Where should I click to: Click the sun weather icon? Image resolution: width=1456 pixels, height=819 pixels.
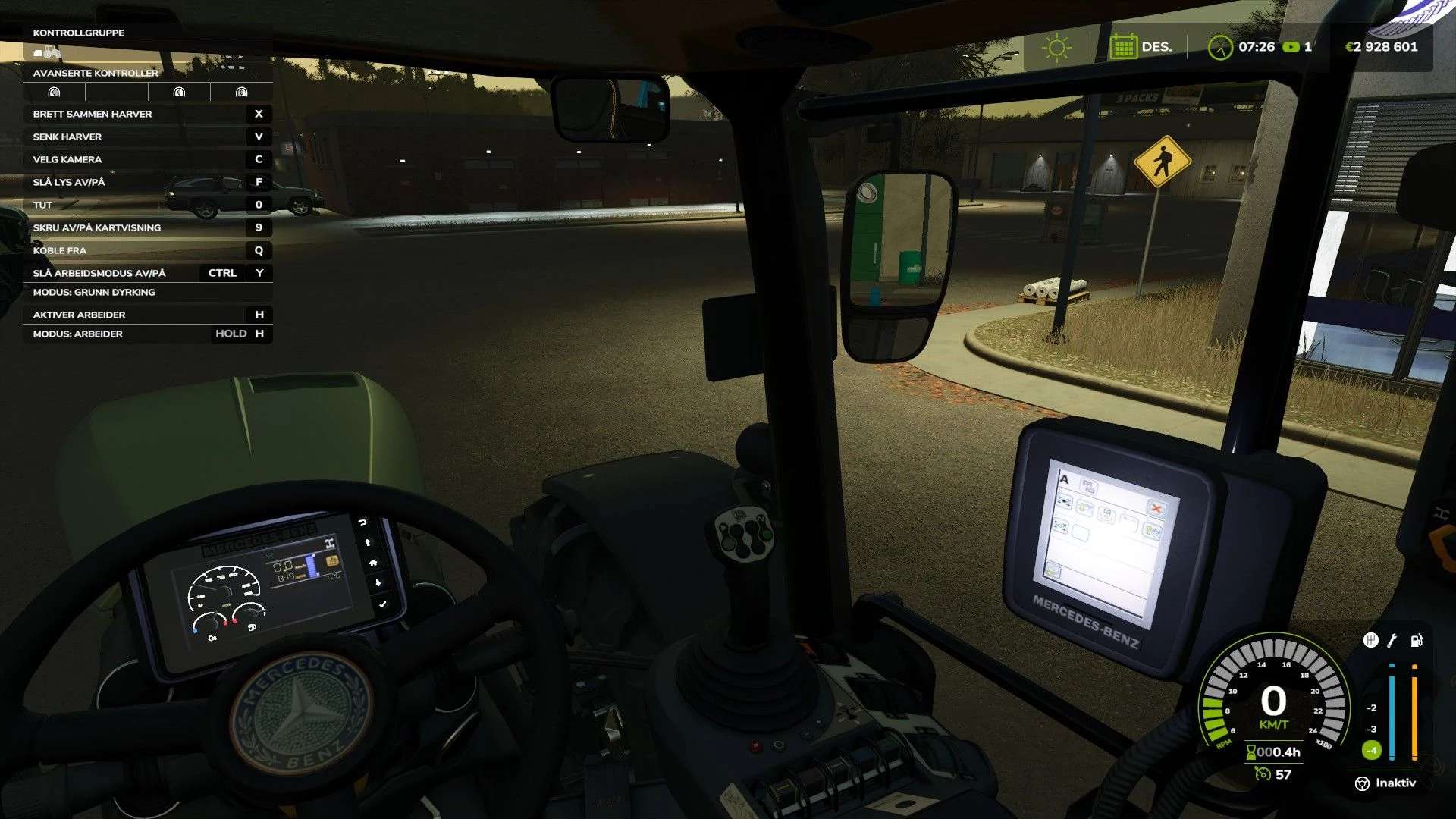(1056, 47)
